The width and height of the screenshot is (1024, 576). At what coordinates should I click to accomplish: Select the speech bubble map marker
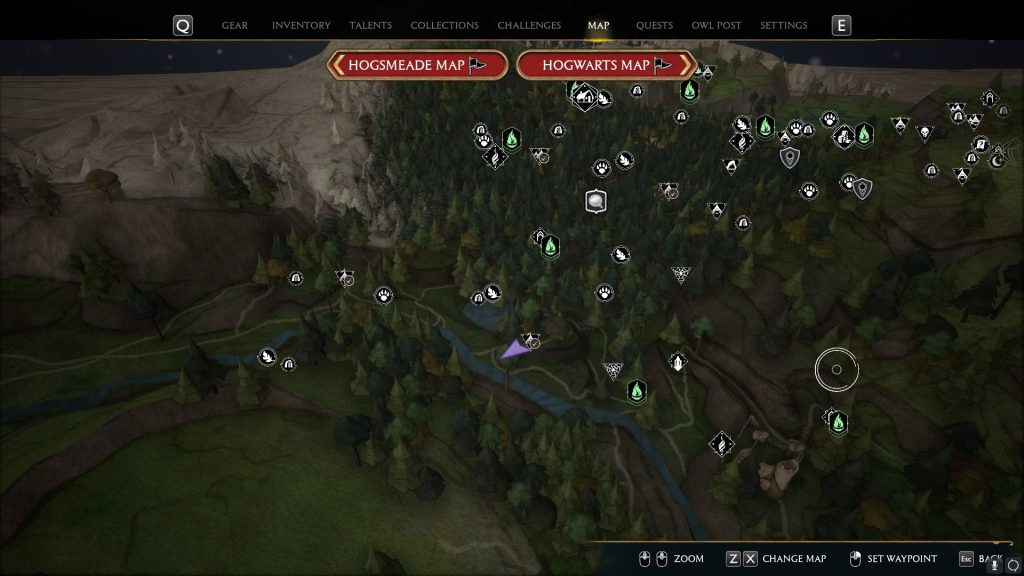tap(596, 202)
